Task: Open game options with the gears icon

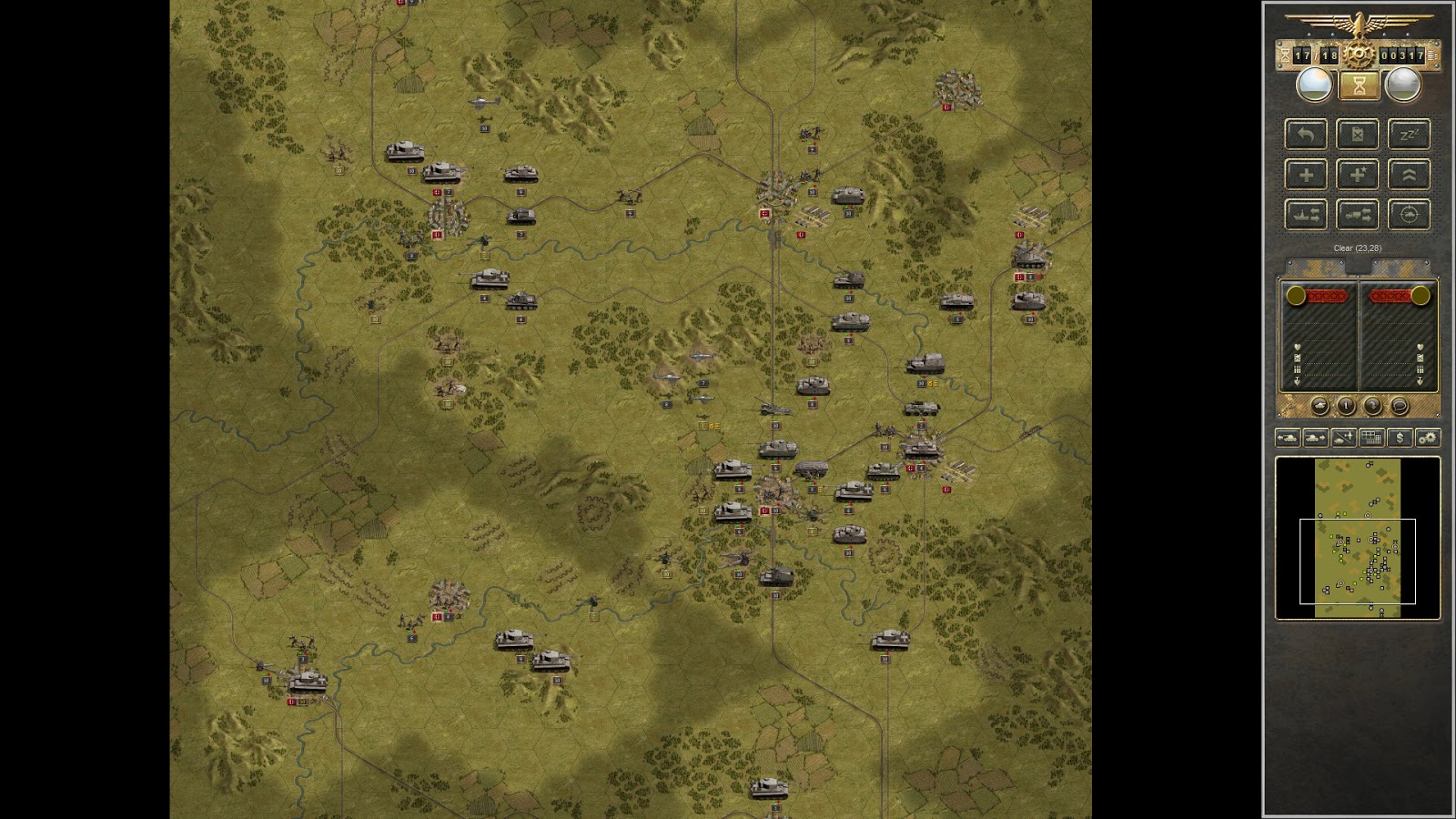Action: (1429, 439)
